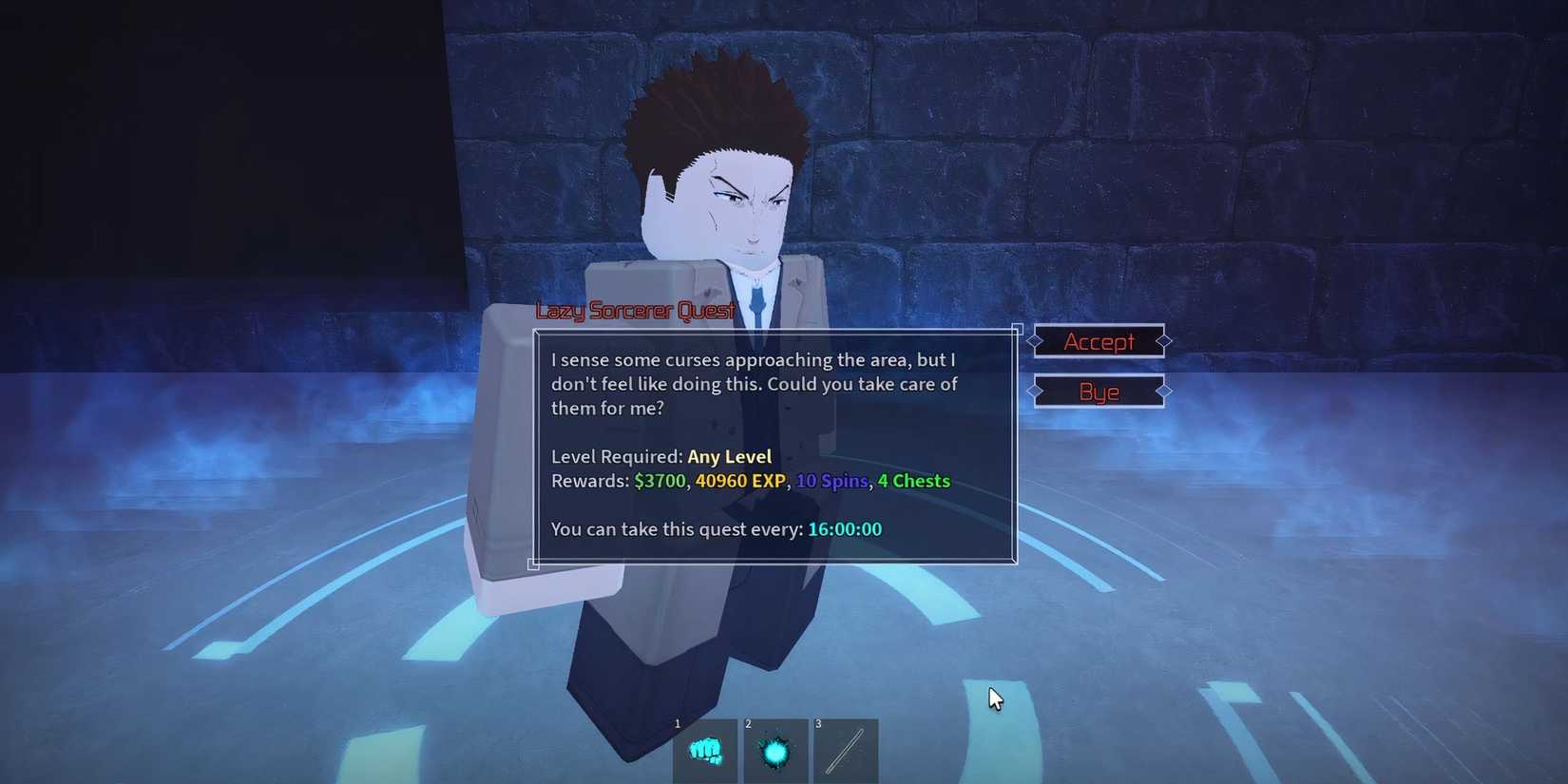This screenshot has width=1568, height=784.
Task: Accept the Lazy Sorcerer Quest
Action: 1100,341
